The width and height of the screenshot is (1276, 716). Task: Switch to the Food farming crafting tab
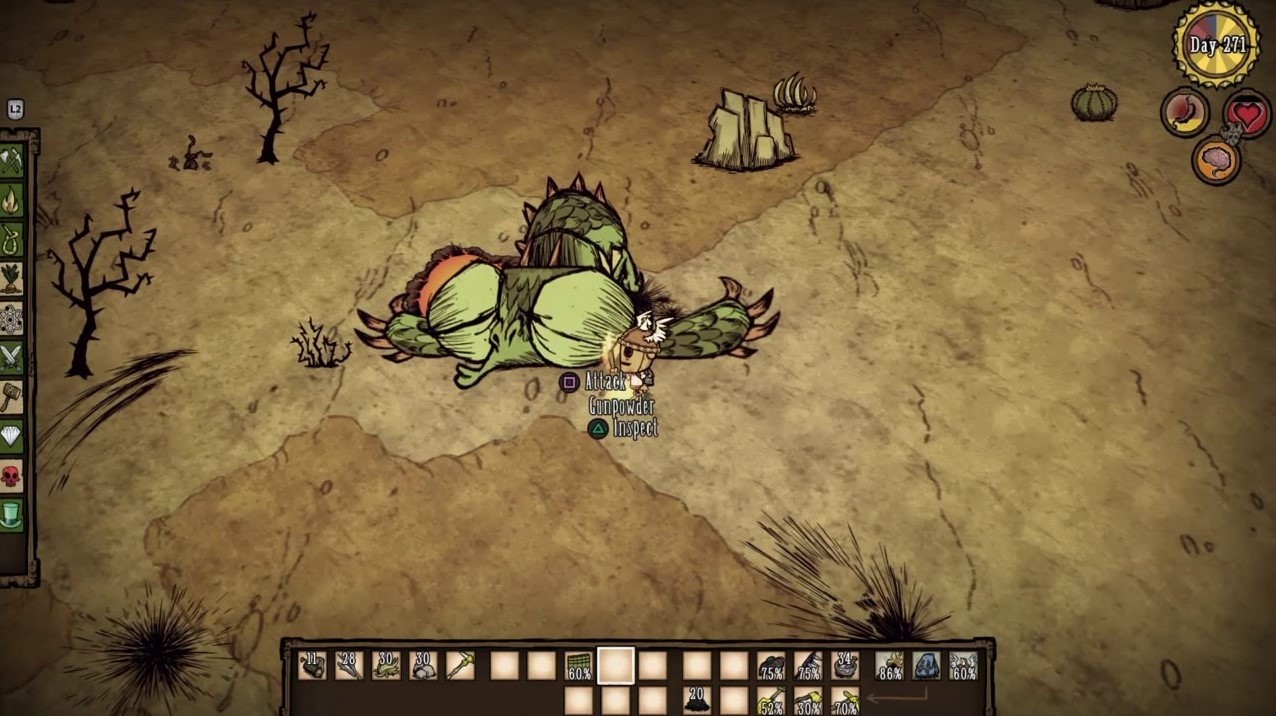pos(11,279)
